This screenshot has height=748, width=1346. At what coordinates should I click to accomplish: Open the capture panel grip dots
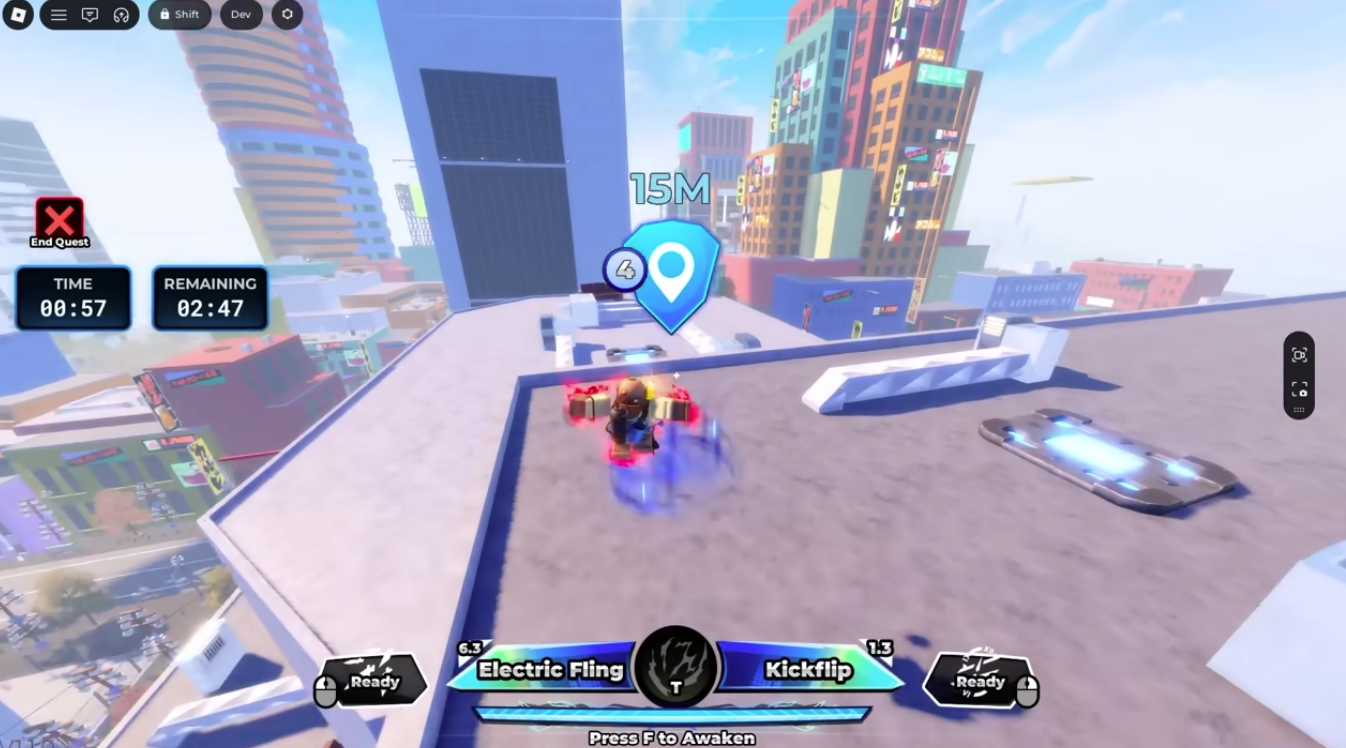click(x=1299, y=409)
